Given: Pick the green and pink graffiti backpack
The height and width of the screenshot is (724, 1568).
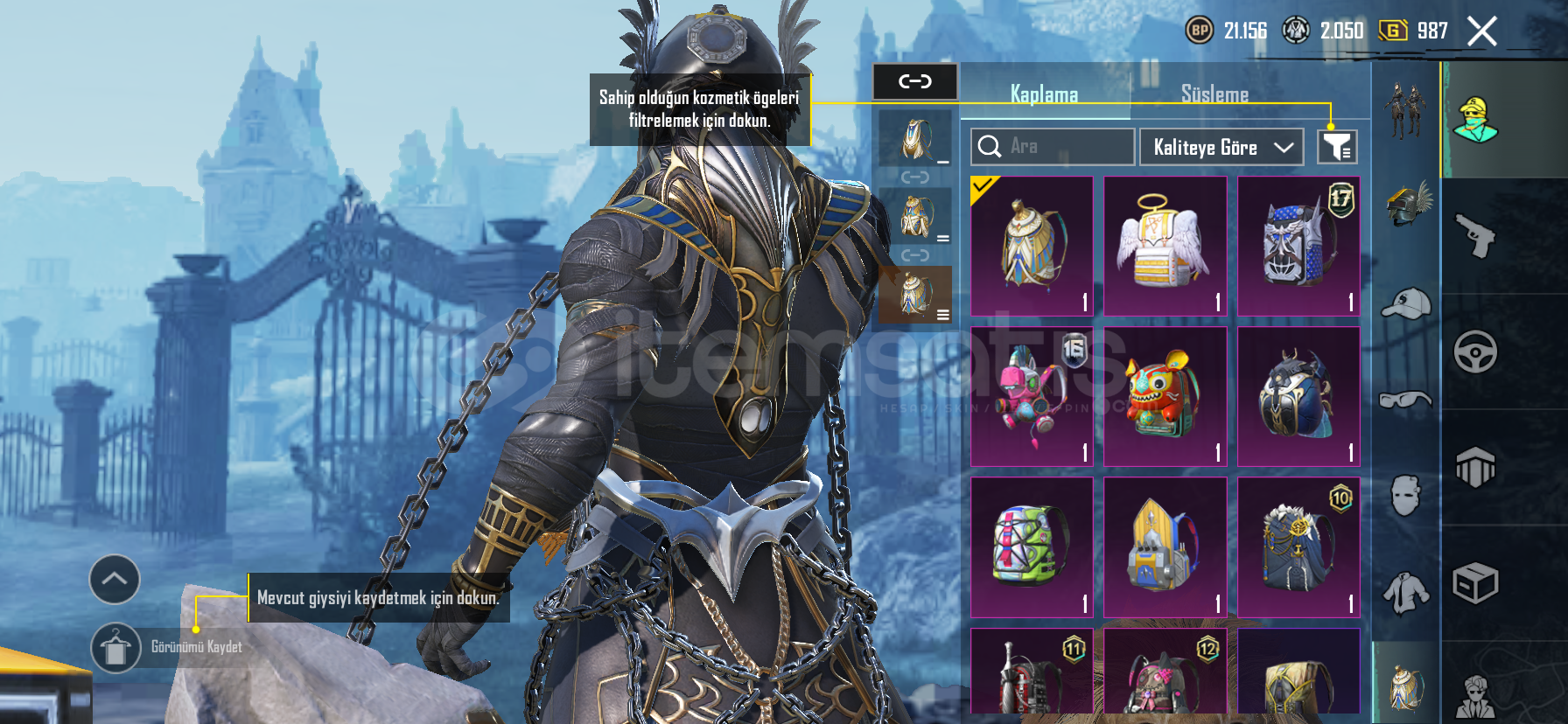Looking at the screenshot, I should click(x=1032, y=546).
